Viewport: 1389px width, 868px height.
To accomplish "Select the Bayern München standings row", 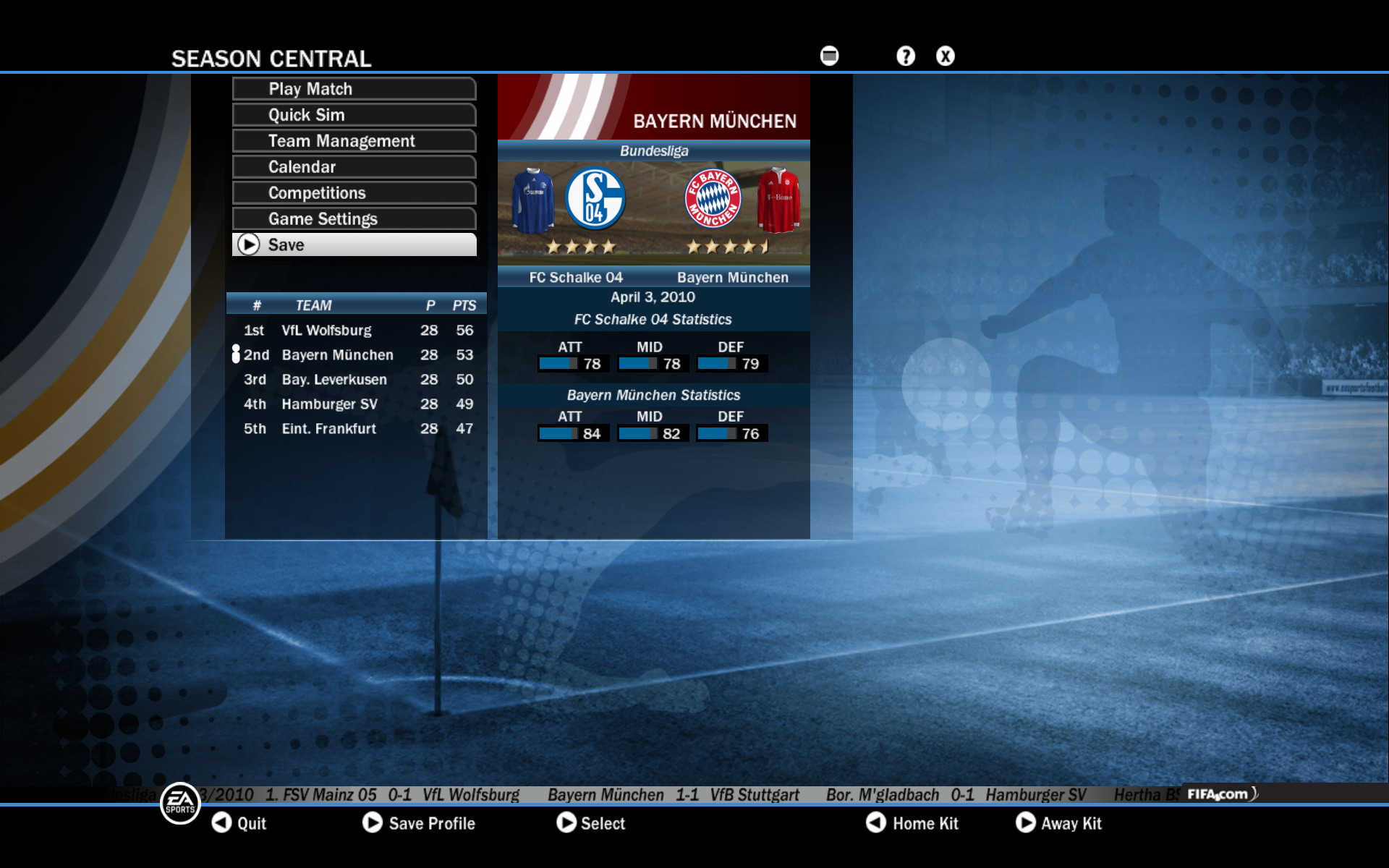I will pyautogui.click(x=356, y=355).
